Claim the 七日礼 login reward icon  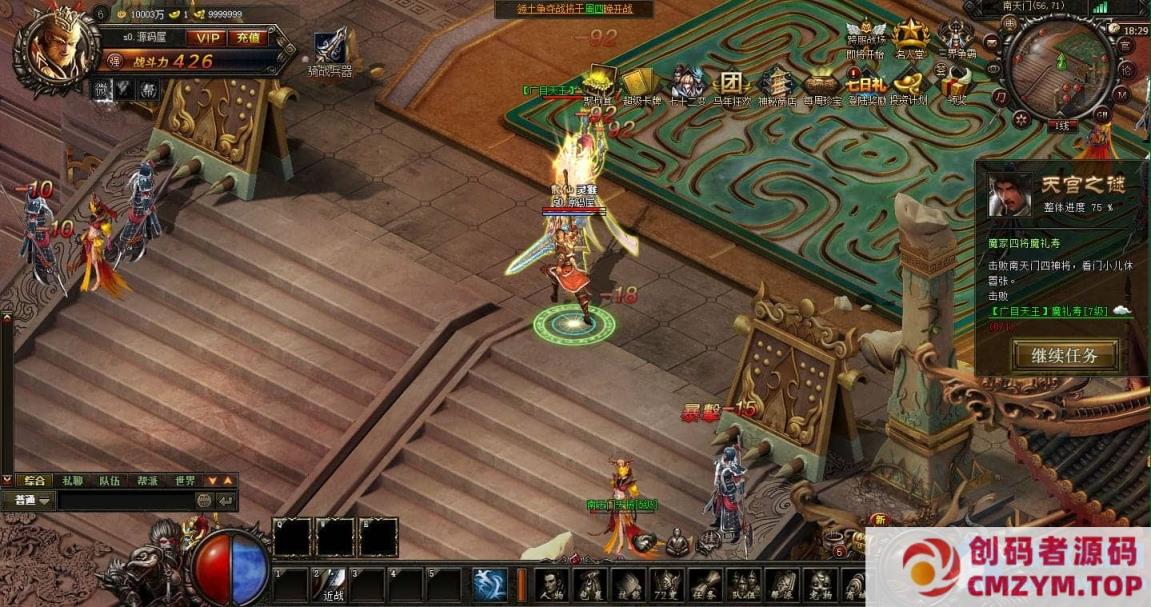coord(864,84)
